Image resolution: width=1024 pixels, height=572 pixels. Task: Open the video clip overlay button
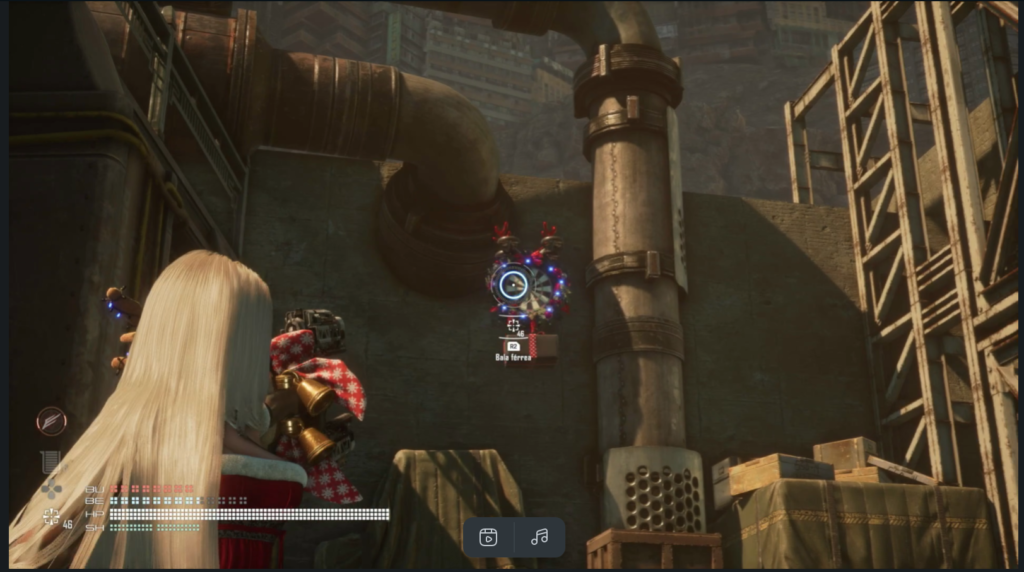[x=489, y=537]
